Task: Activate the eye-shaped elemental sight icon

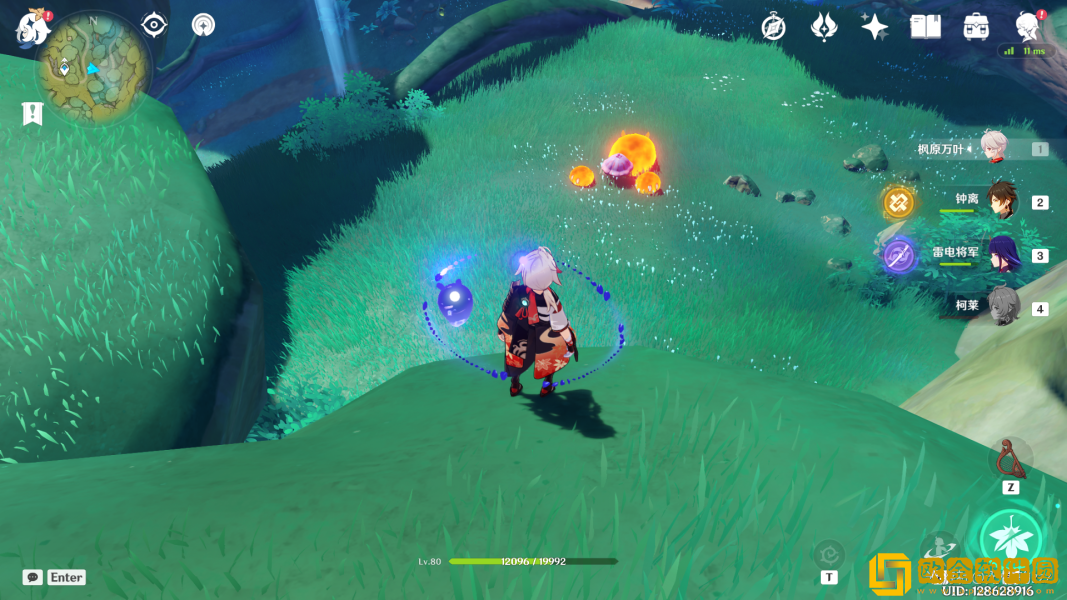Action: (154, 24)
